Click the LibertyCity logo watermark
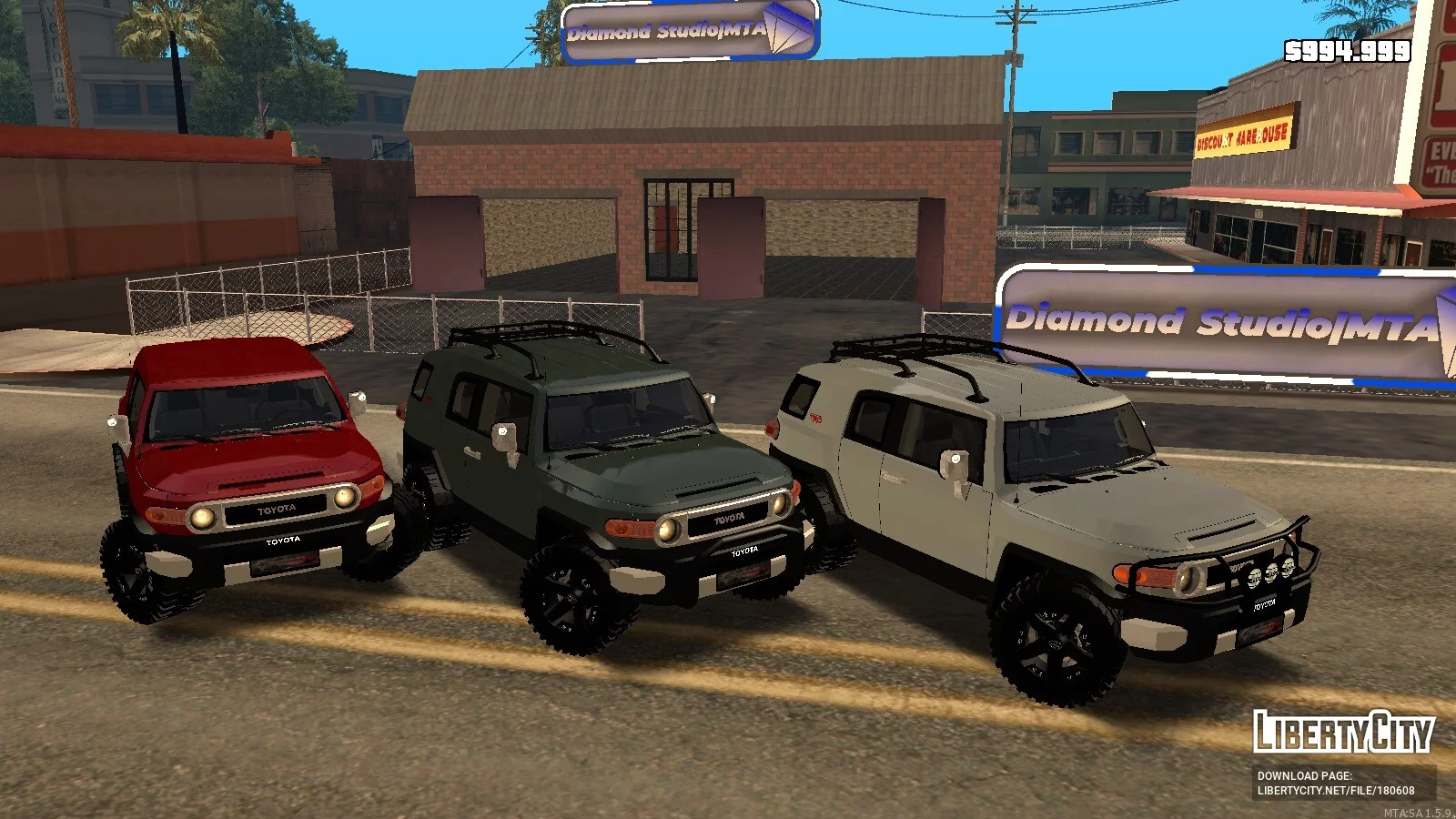This screenshot has height=819, width=1456. 1343,732
